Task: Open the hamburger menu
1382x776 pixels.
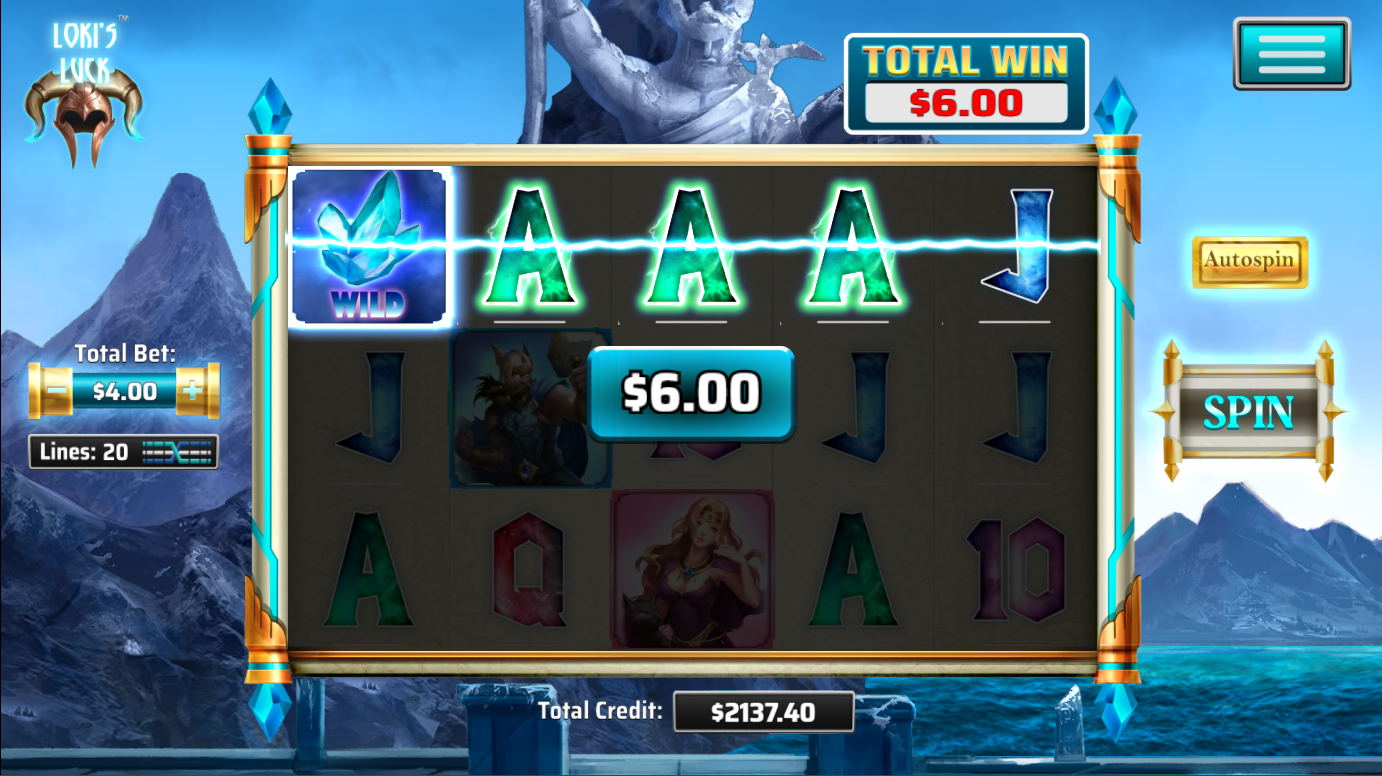Action: pyautogui.click(x=1291, y=52)
